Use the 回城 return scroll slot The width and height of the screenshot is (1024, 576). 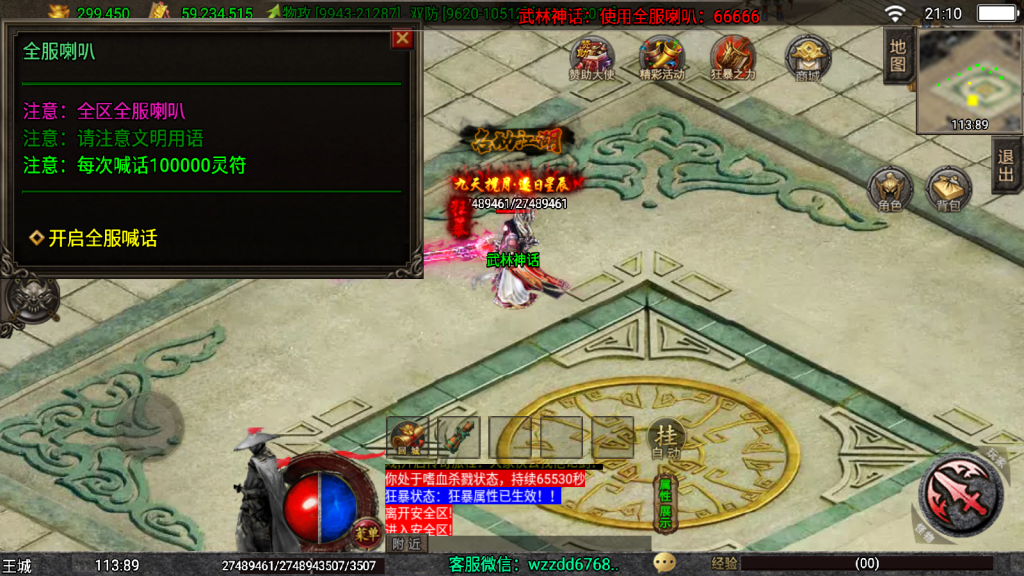[407, 437]
